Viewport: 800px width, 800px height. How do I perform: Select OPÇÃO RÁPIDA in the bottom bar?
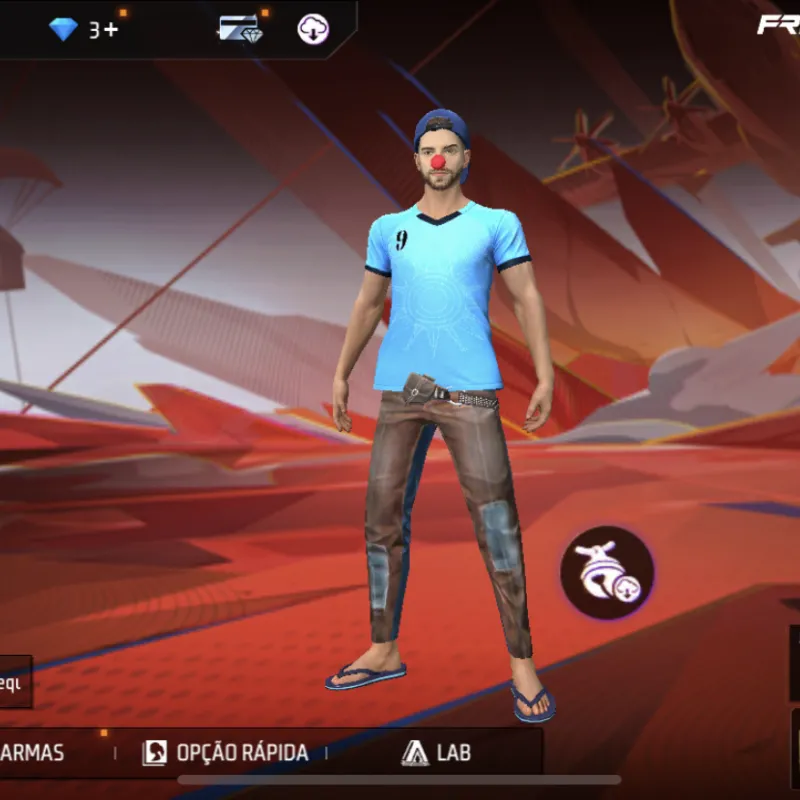[x=226, y=753]
